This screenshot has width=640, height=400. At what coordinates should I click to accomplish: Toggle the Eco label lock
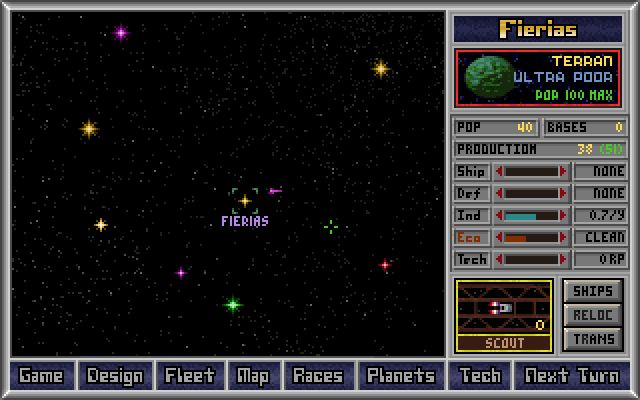pos(471,237)
